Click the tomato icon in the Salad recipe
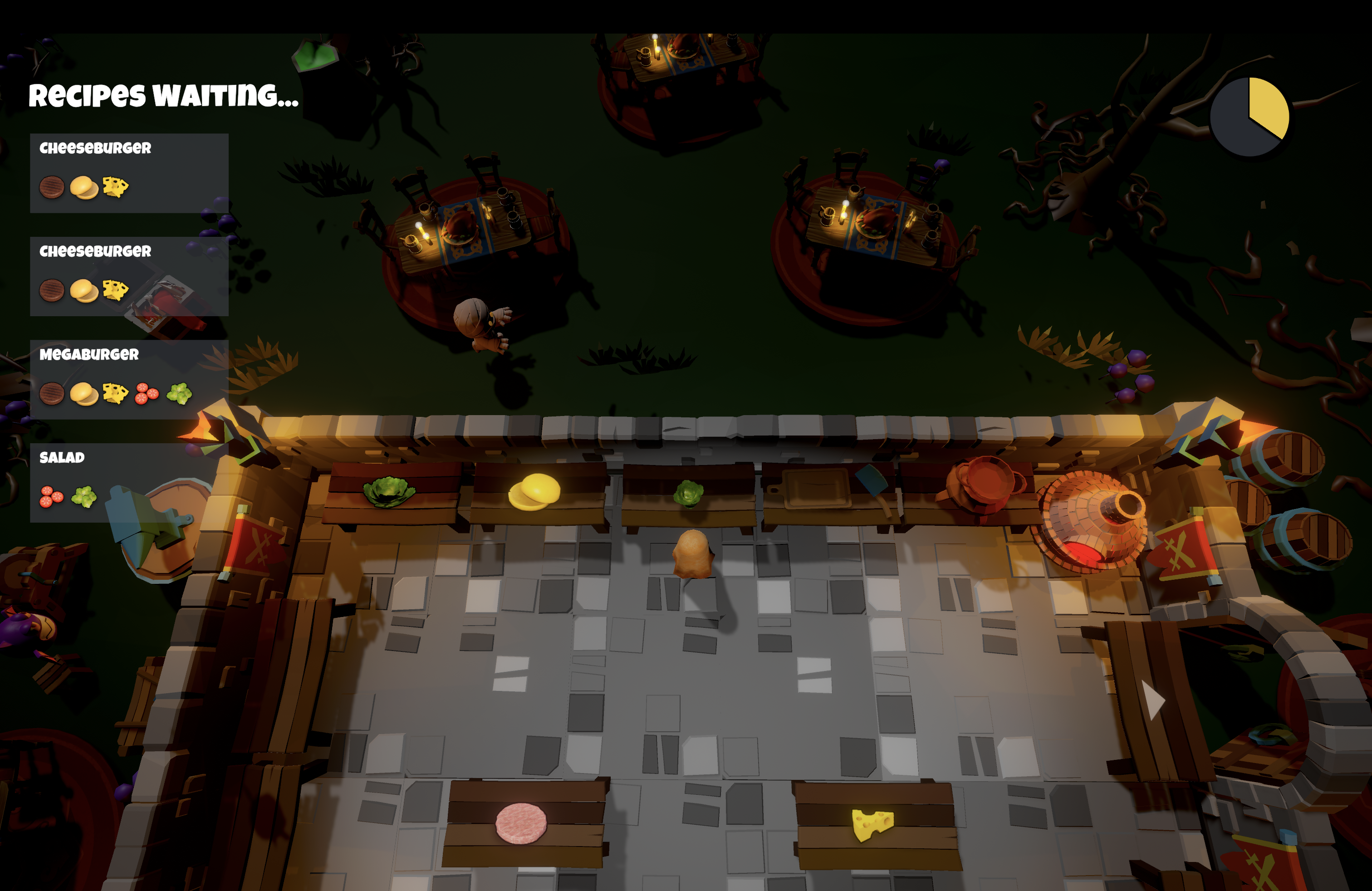This screenshot has width=1372, height=891. coord(51,497)
